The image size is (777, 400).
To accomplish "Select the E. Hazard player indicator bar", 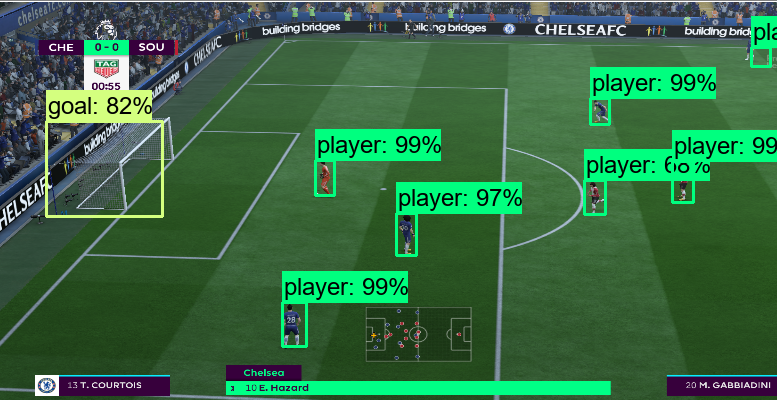I will 418,388.
